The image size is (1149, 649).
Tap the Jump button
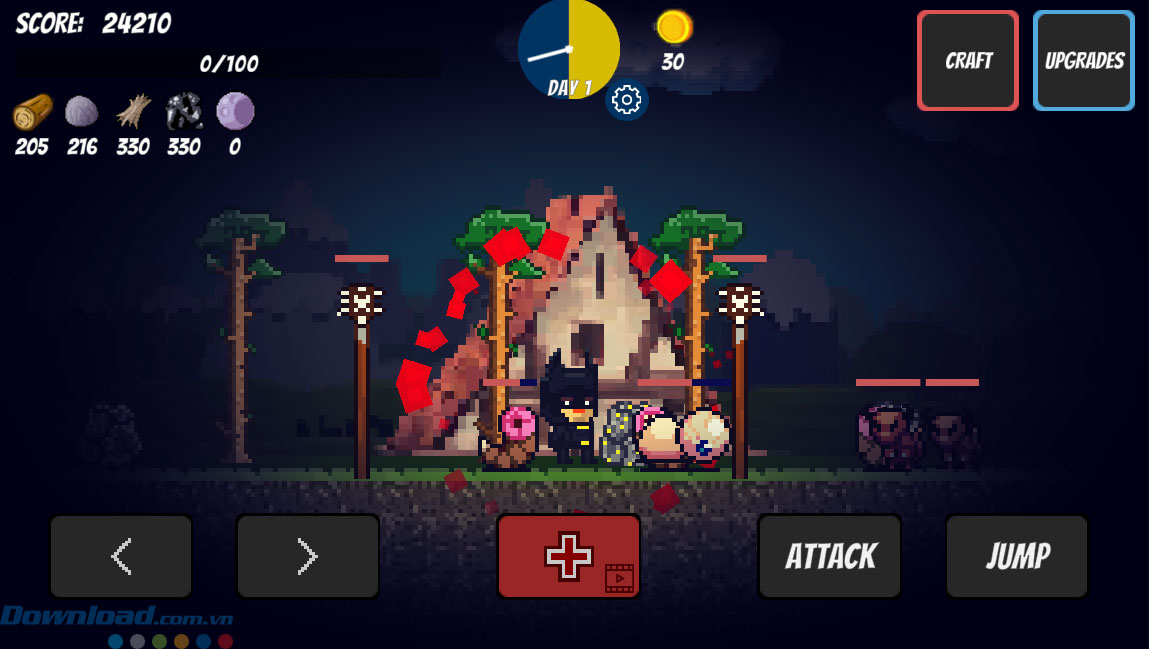(x=1016, y=556)
